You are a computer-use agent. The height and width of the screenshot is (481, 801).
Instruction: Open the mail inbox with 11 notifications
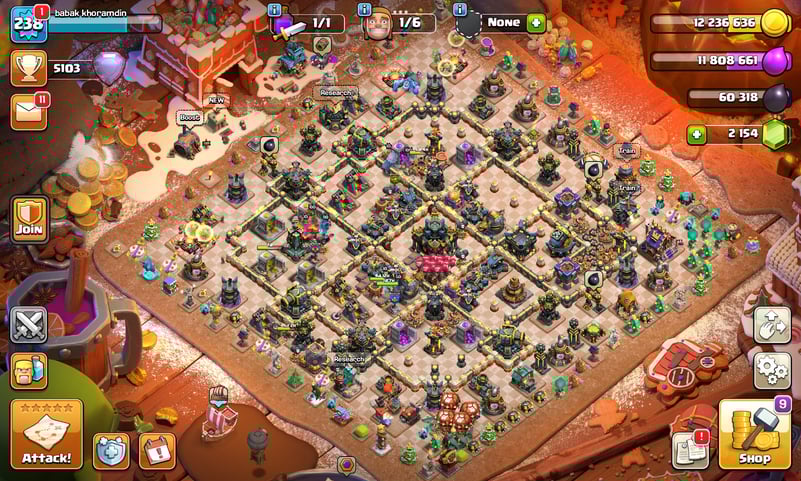(x=29, y=111)
